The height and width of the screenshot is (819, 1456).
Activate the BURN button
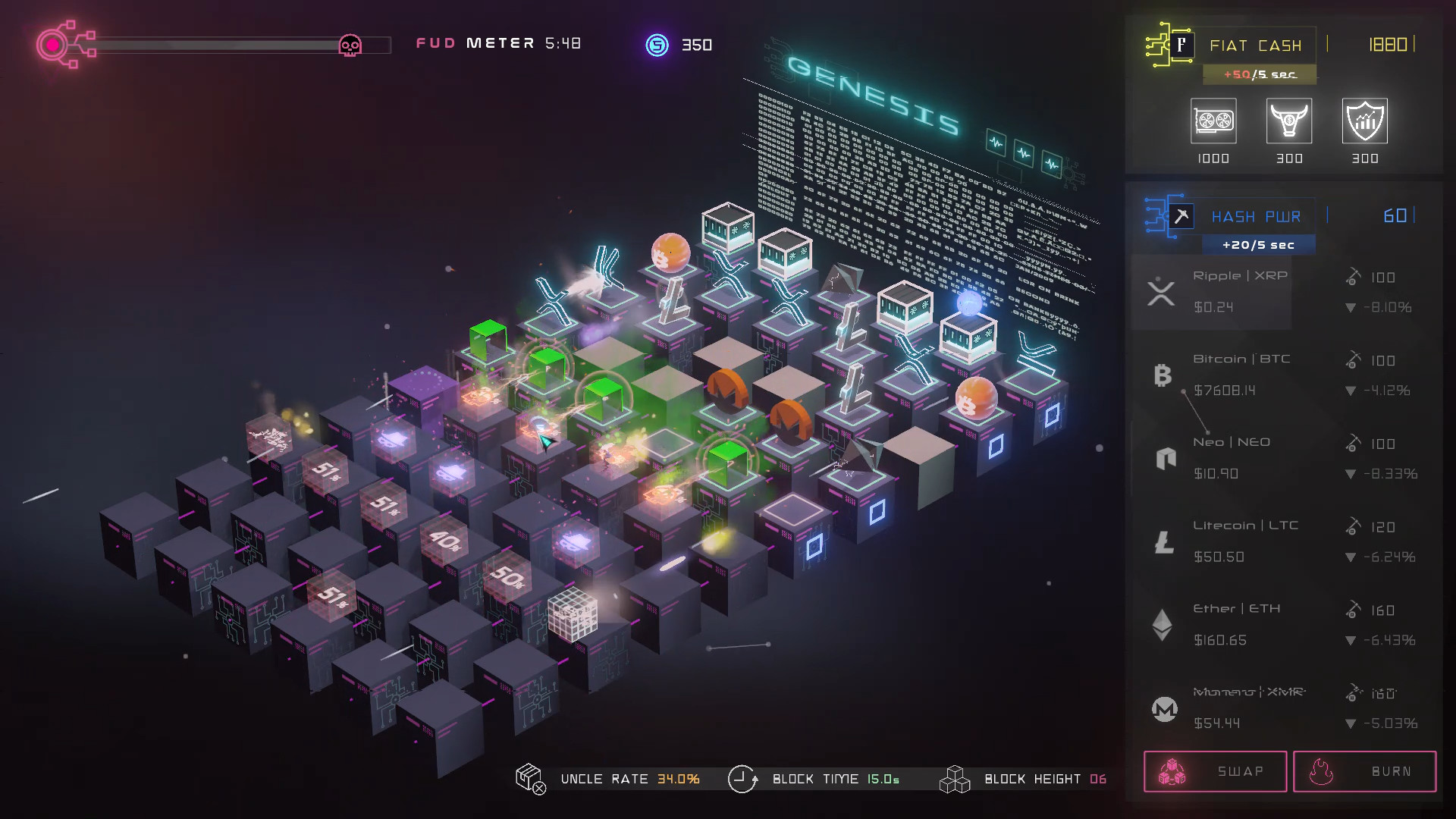1364,771
